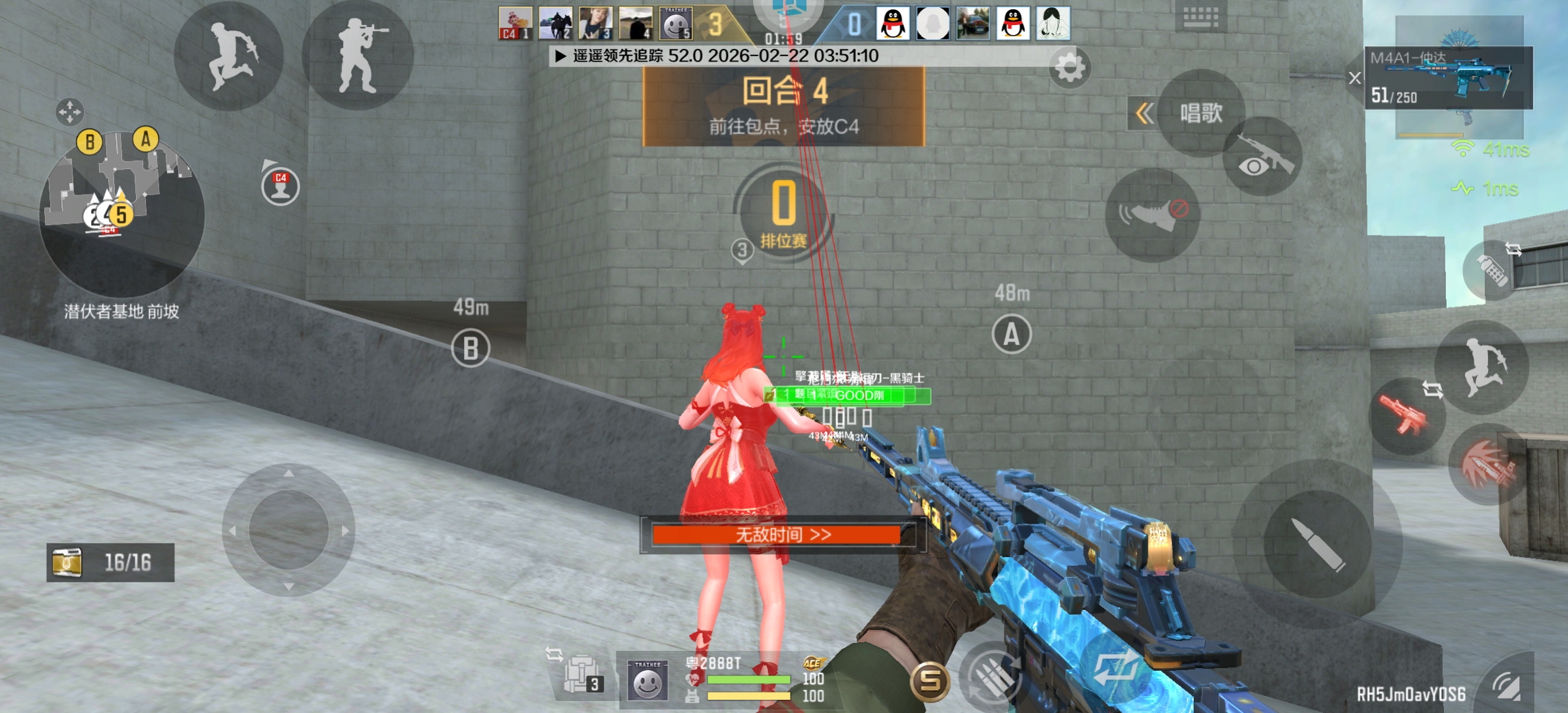Tap the 无敌时间 orange banner
This screenshot has height=713, width=1568.
(783, 534)
